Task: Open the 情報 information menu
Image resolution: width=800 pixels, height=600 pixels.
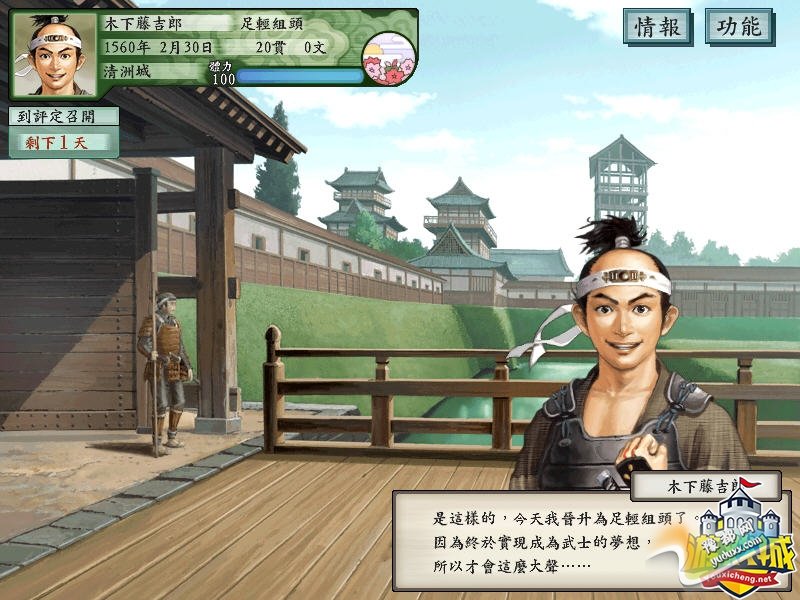Action: [x=657, y=27]
